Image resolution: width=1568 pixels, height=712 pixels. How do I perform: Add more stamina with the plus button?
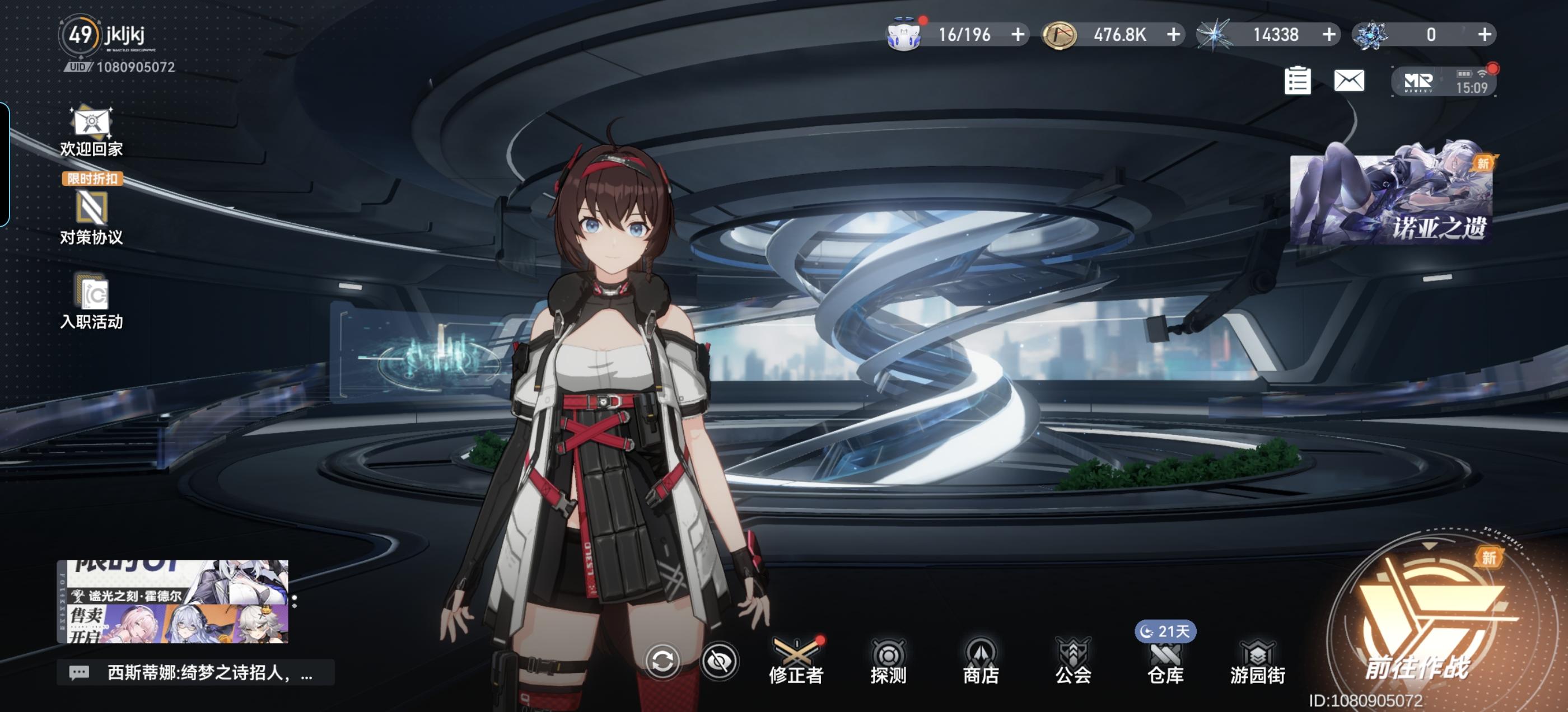[x=1018, y=35]
